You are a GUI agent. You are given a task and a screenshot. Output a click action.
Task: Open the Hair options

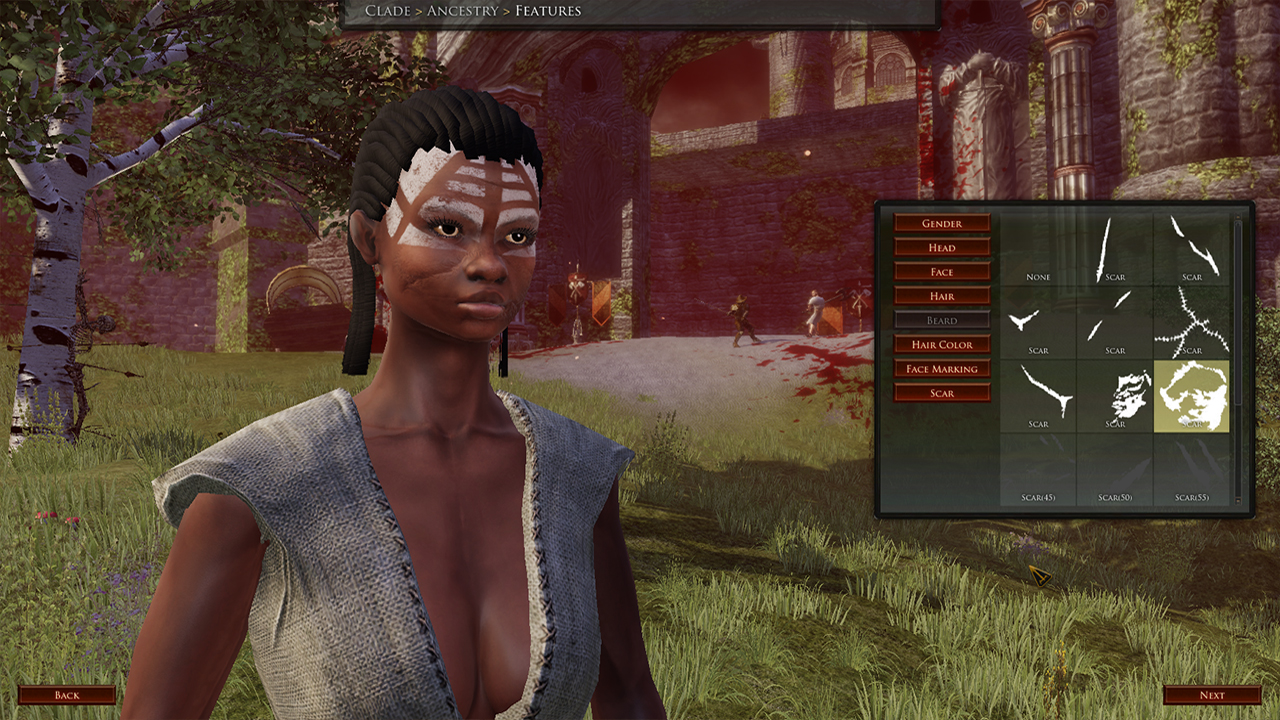(x=941, y=295)
